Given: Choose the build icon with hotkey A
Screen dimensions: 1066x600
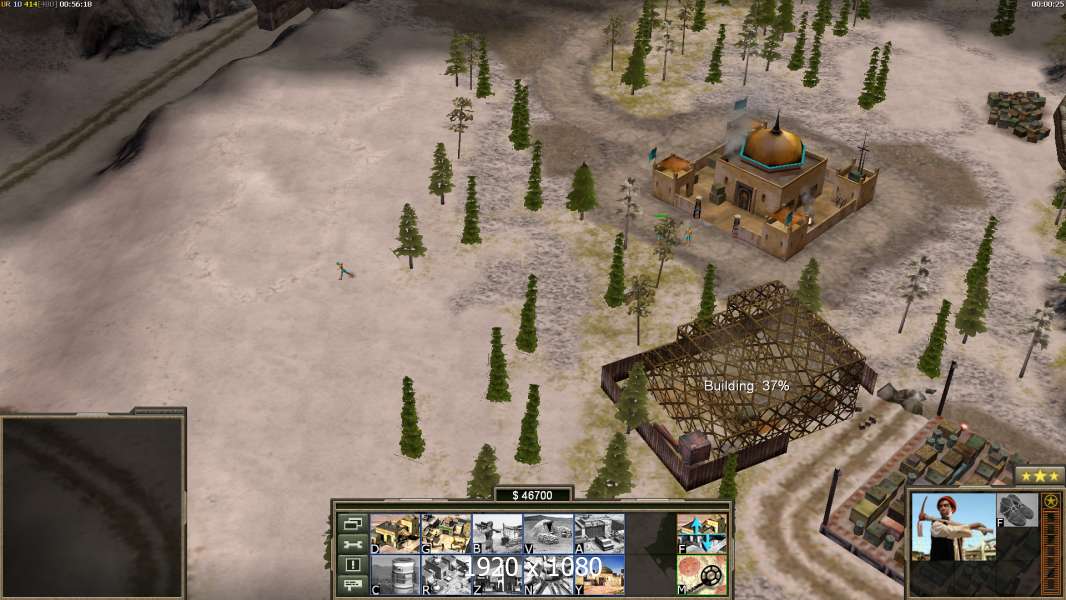Looking at the screenshot, I should point(599,533).
